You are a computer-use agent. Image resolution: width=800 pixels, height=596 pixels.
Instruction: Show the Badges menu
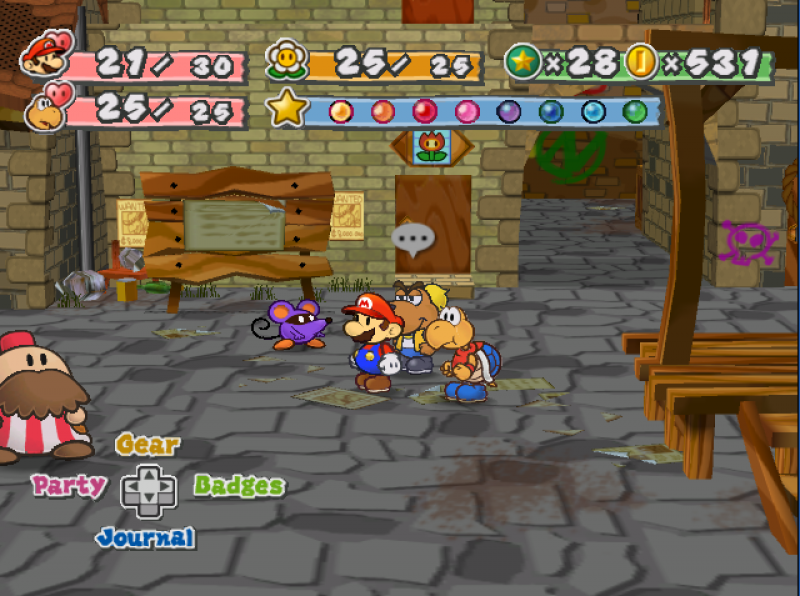(x=239, y=486)
